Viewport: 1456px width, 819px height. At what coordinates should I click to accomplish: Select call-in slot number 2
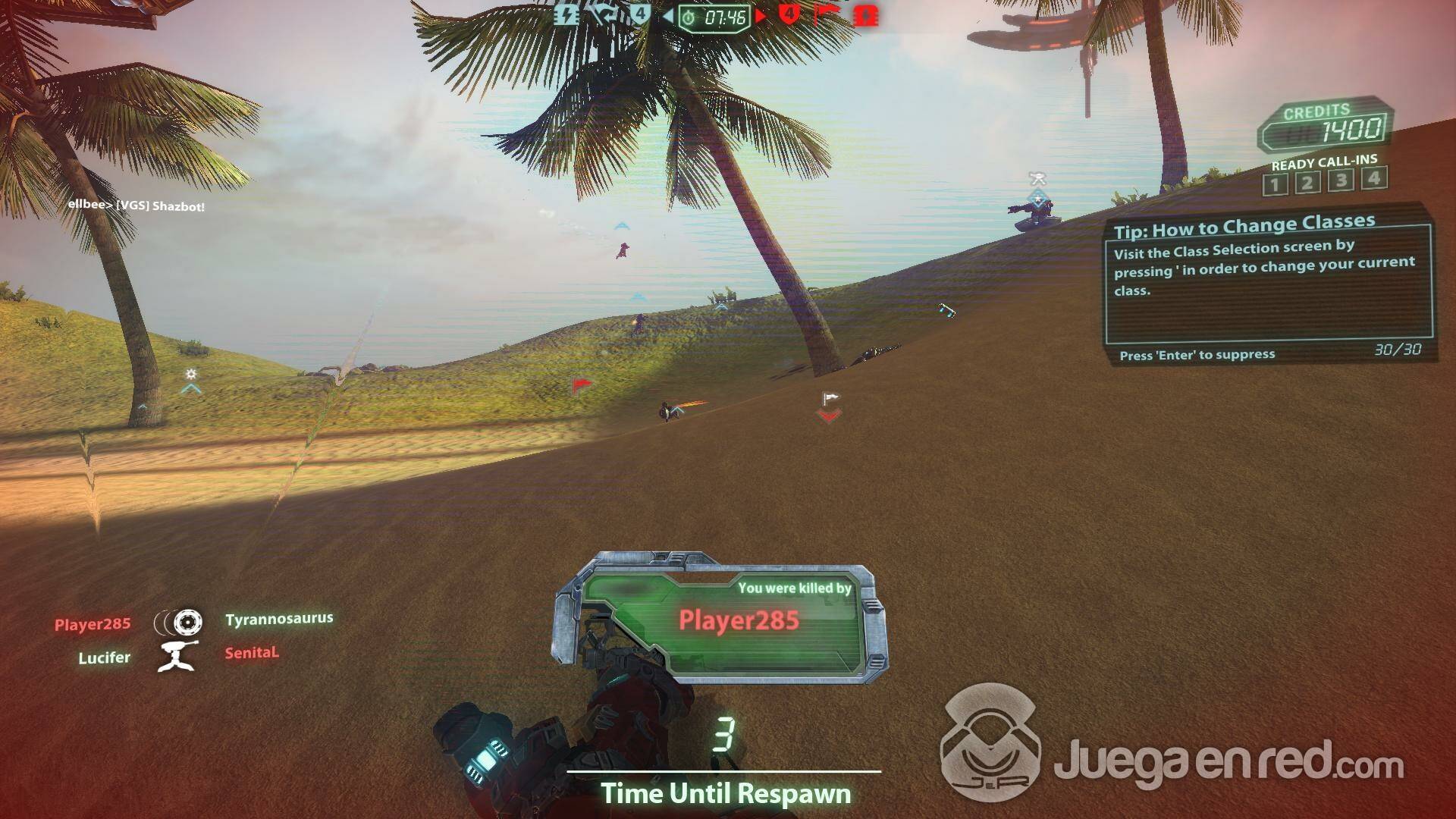coord(1307,183)
